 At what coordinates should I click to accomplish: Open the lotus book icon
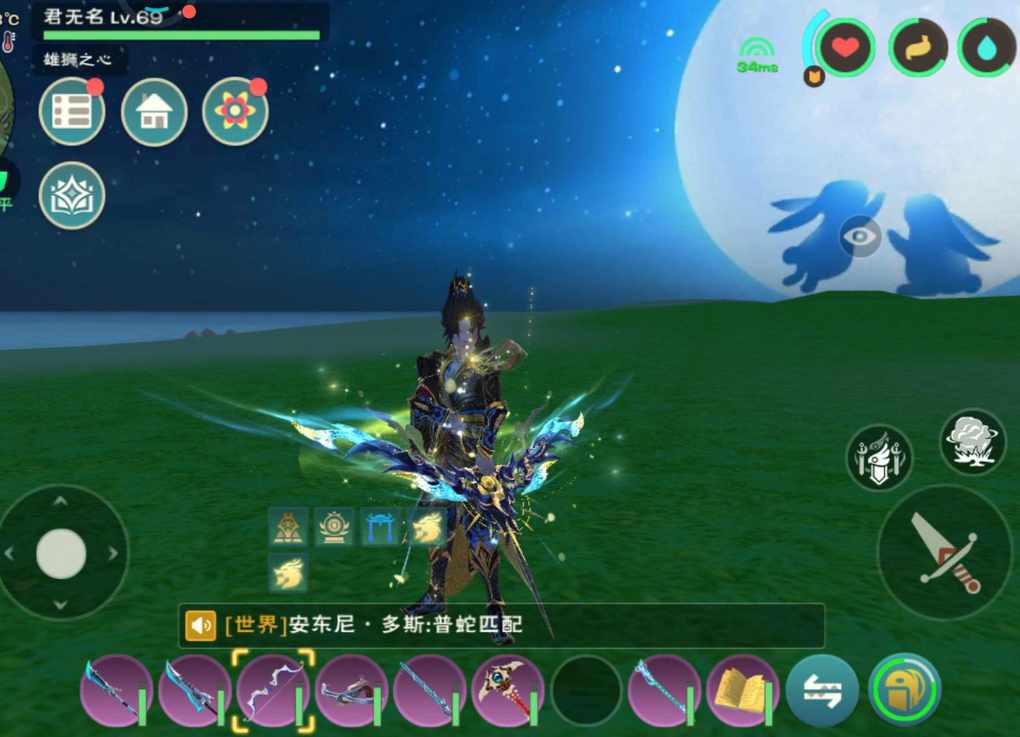click(x=72, y=195)
